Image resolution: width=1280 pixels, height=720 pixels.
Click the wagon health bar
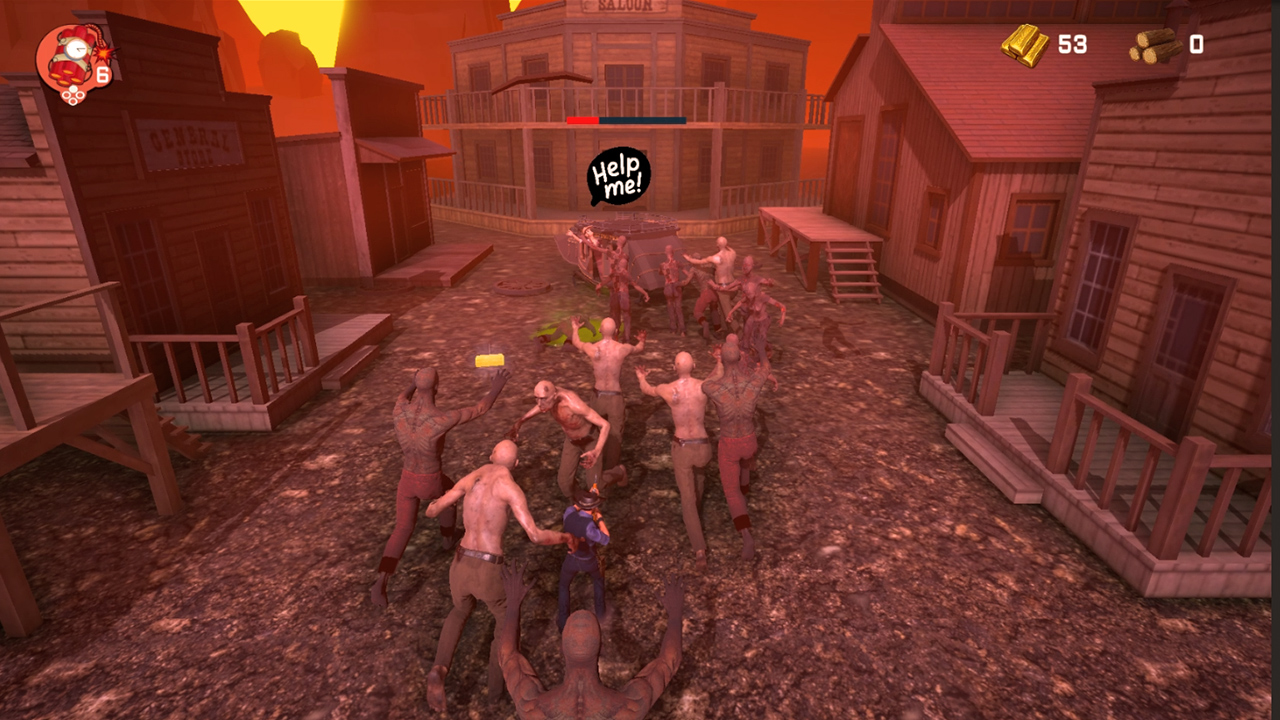point(628,118)
